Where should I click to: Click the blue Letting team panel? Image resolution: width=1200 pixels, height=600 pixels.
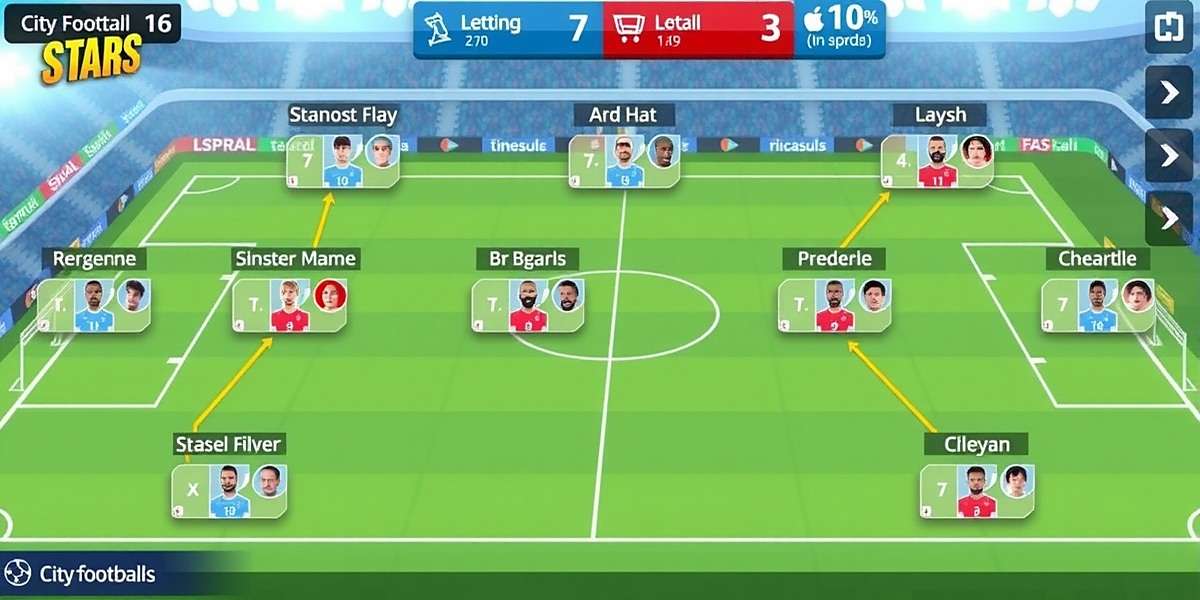click(508, 29)
